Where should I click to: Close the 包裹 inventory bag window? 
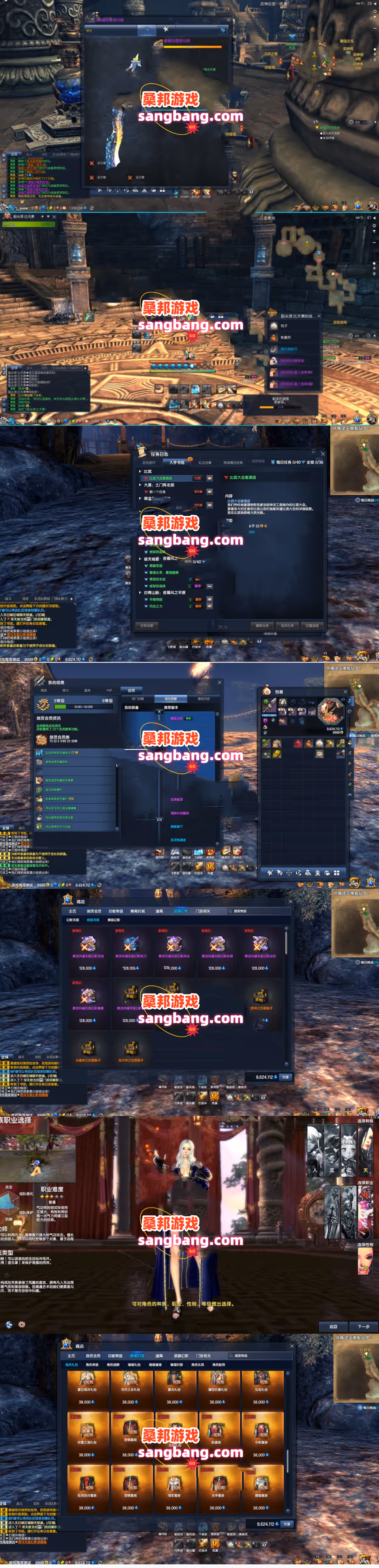tap(345, 692)
